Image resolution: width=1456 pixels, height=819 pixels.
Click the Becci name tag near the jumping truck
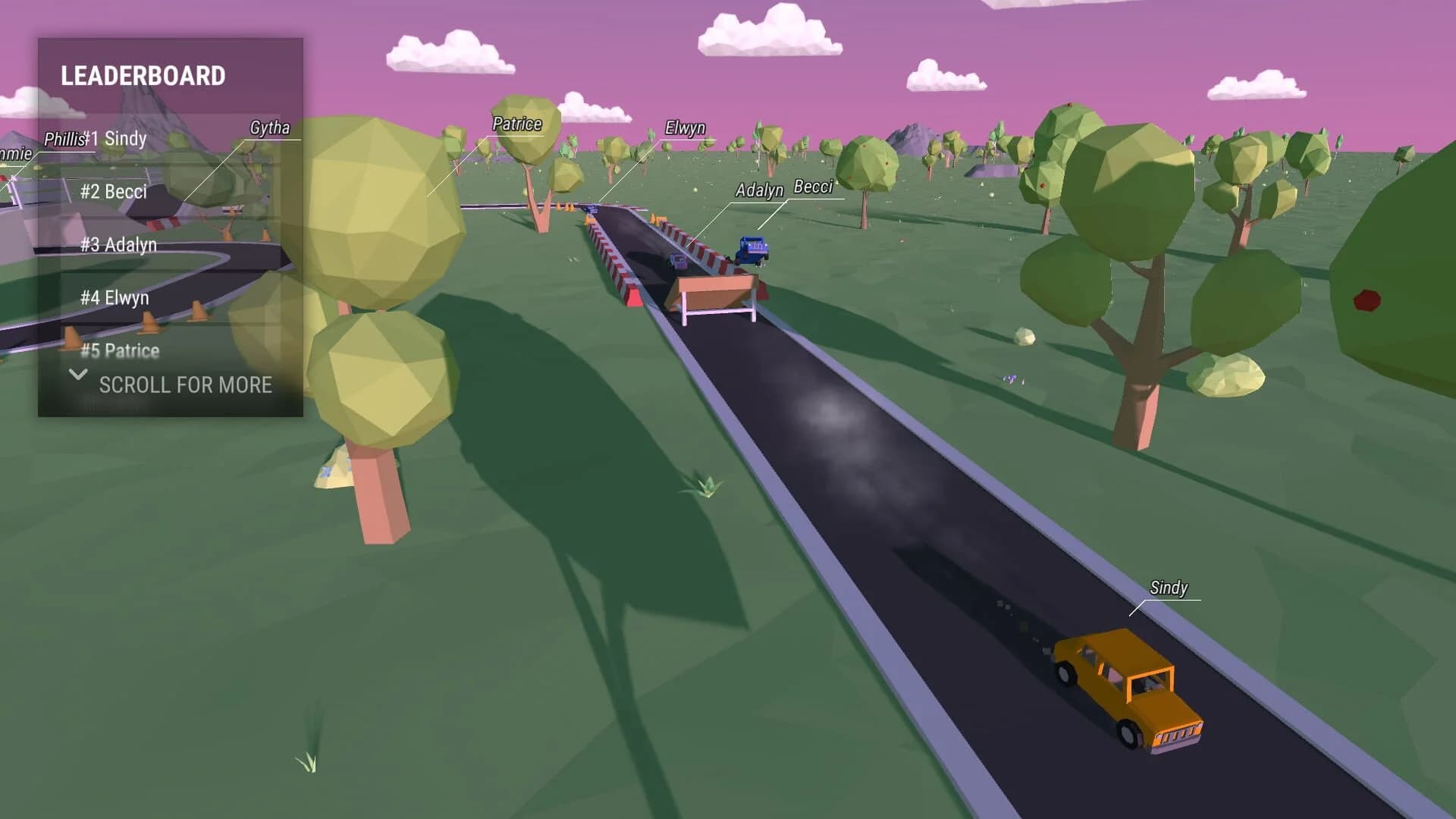click(813, 186)
